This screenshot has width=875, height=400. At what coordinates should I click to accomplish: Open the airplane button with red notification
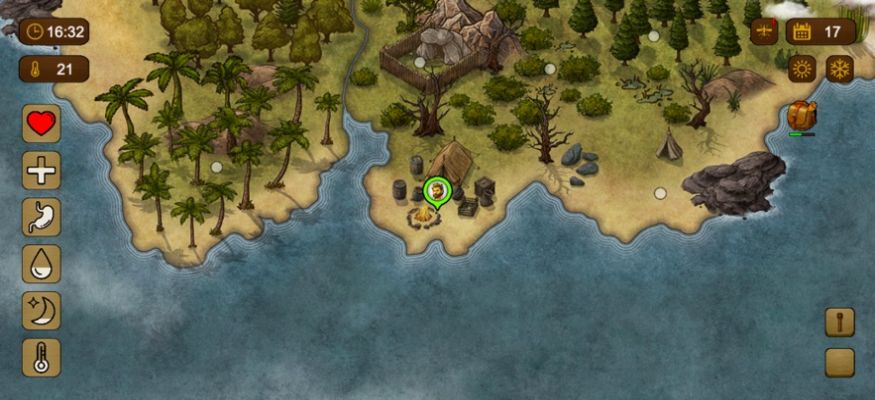click(x=764, y=31)
